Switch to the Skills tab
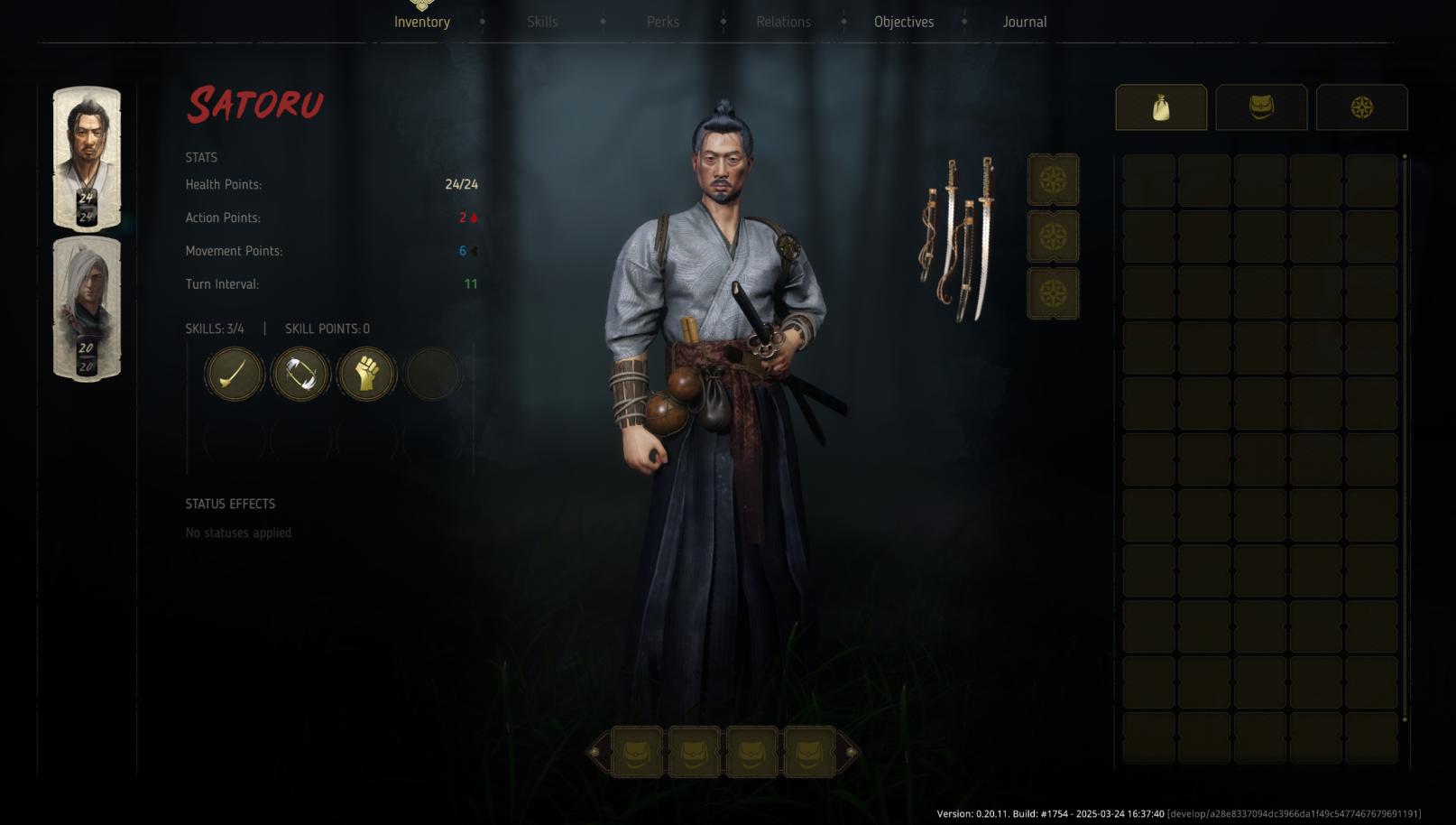Screen dimensions: 1456x825 (542, 21)
